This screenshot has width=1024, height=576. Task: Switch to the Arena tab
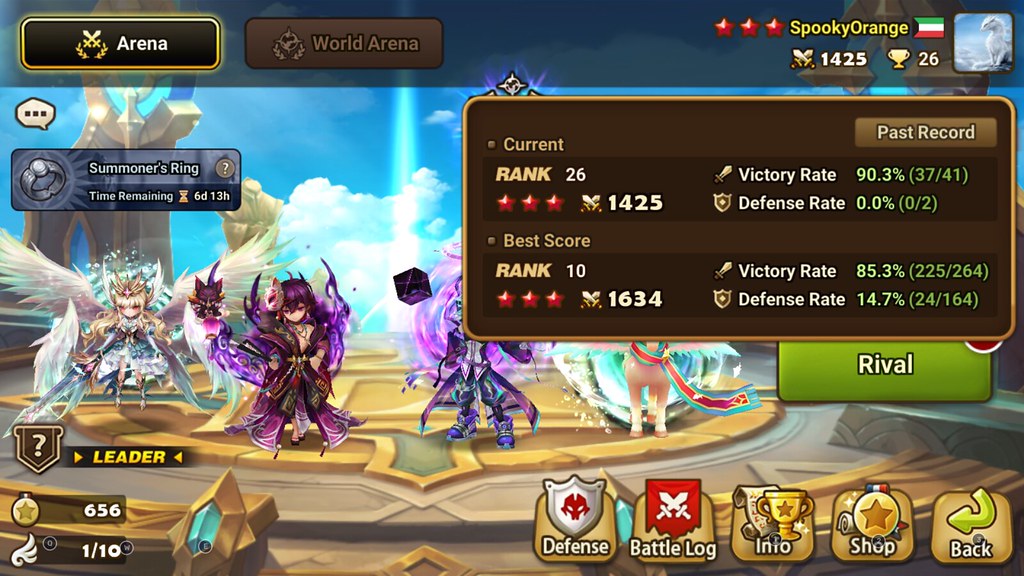pyautogui.click(x=120, y=44)
